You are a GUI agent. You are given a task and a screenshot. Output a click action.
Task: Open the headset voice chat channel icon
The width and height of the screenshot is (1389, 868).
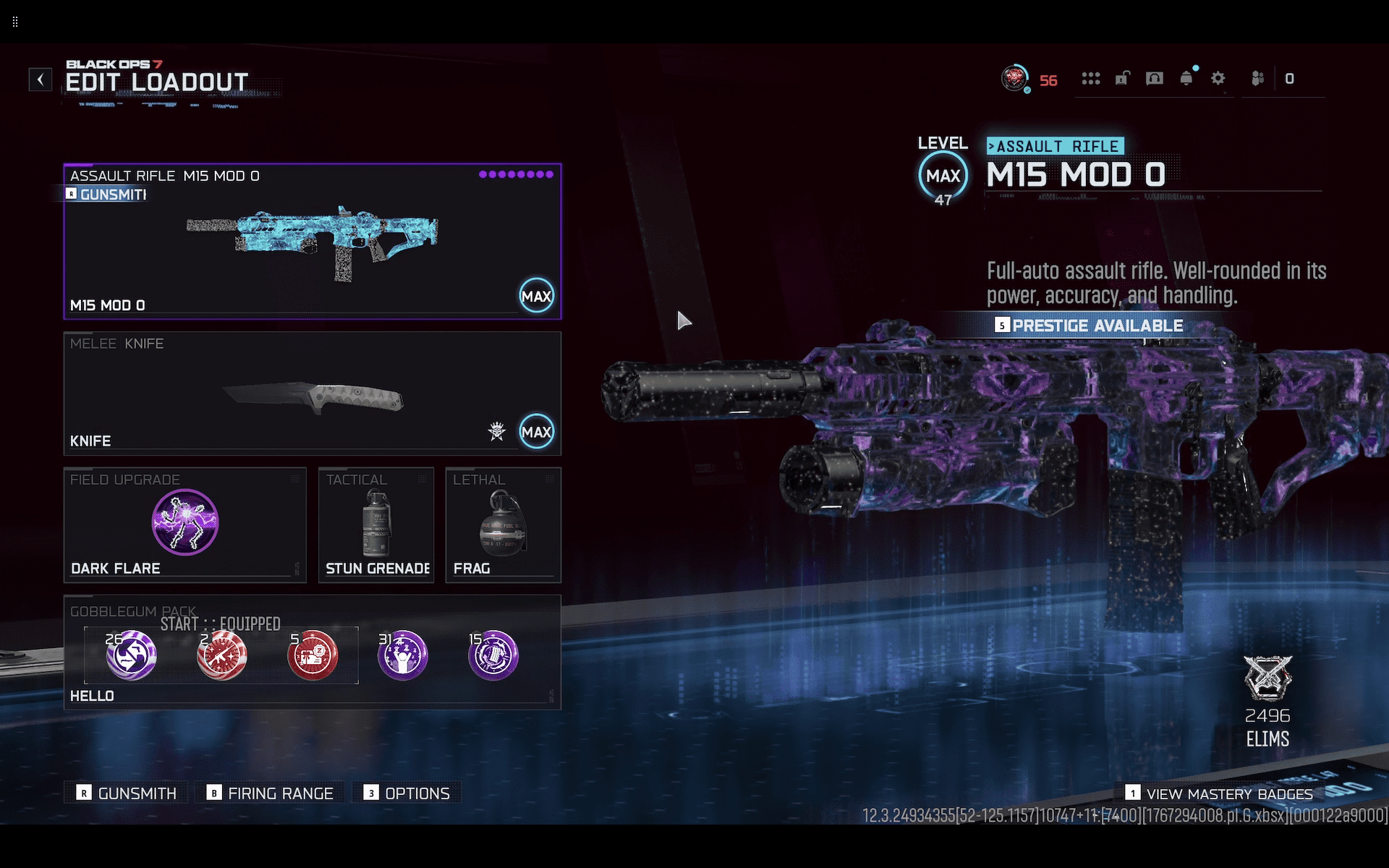pyautogui.click(x=1155, y=78)
